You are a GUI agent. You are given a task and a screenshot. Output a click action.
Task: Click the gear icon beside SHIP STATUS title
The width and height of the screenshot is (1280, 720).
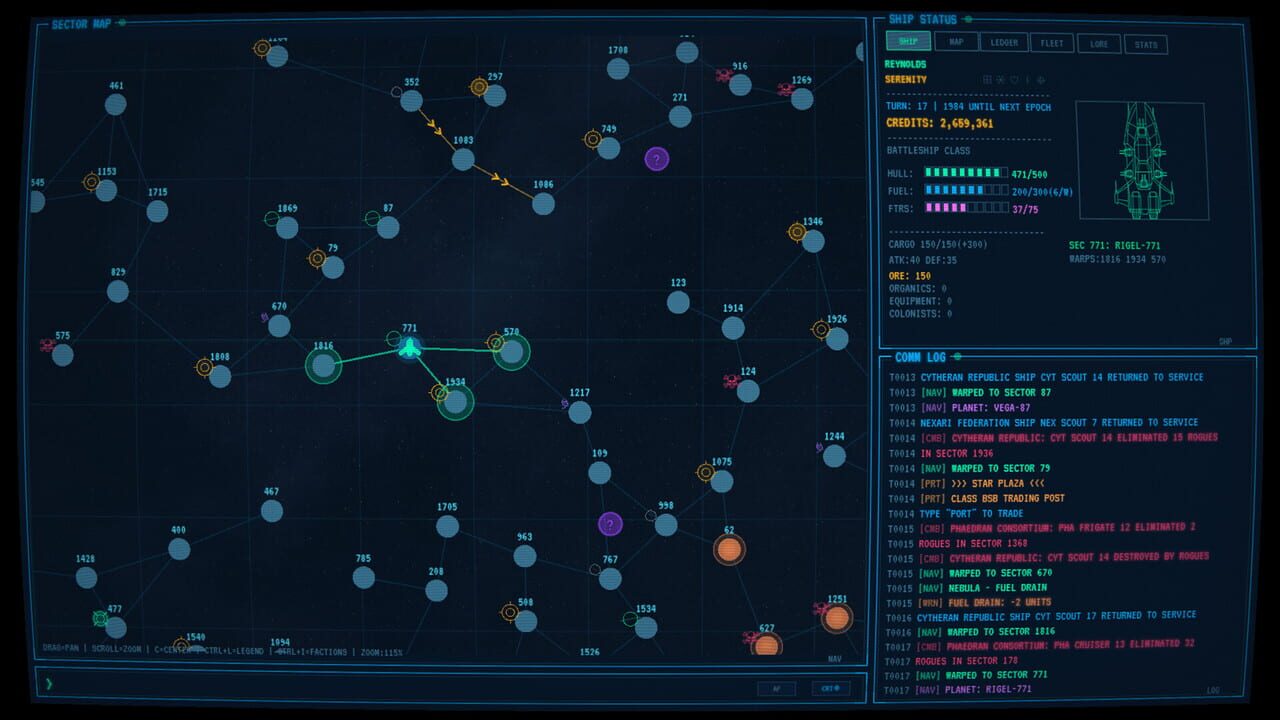point(968,19)
